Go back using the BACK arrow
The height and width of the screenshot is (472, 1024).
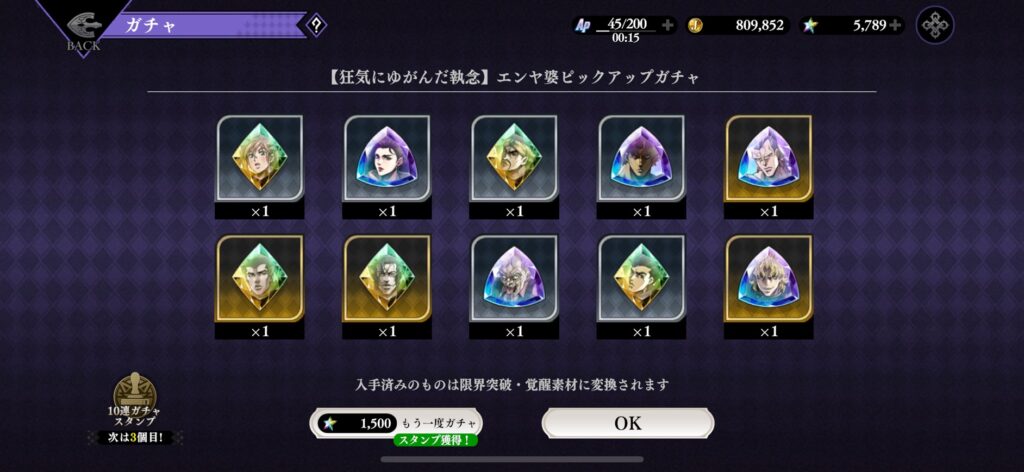coord(84,27)
